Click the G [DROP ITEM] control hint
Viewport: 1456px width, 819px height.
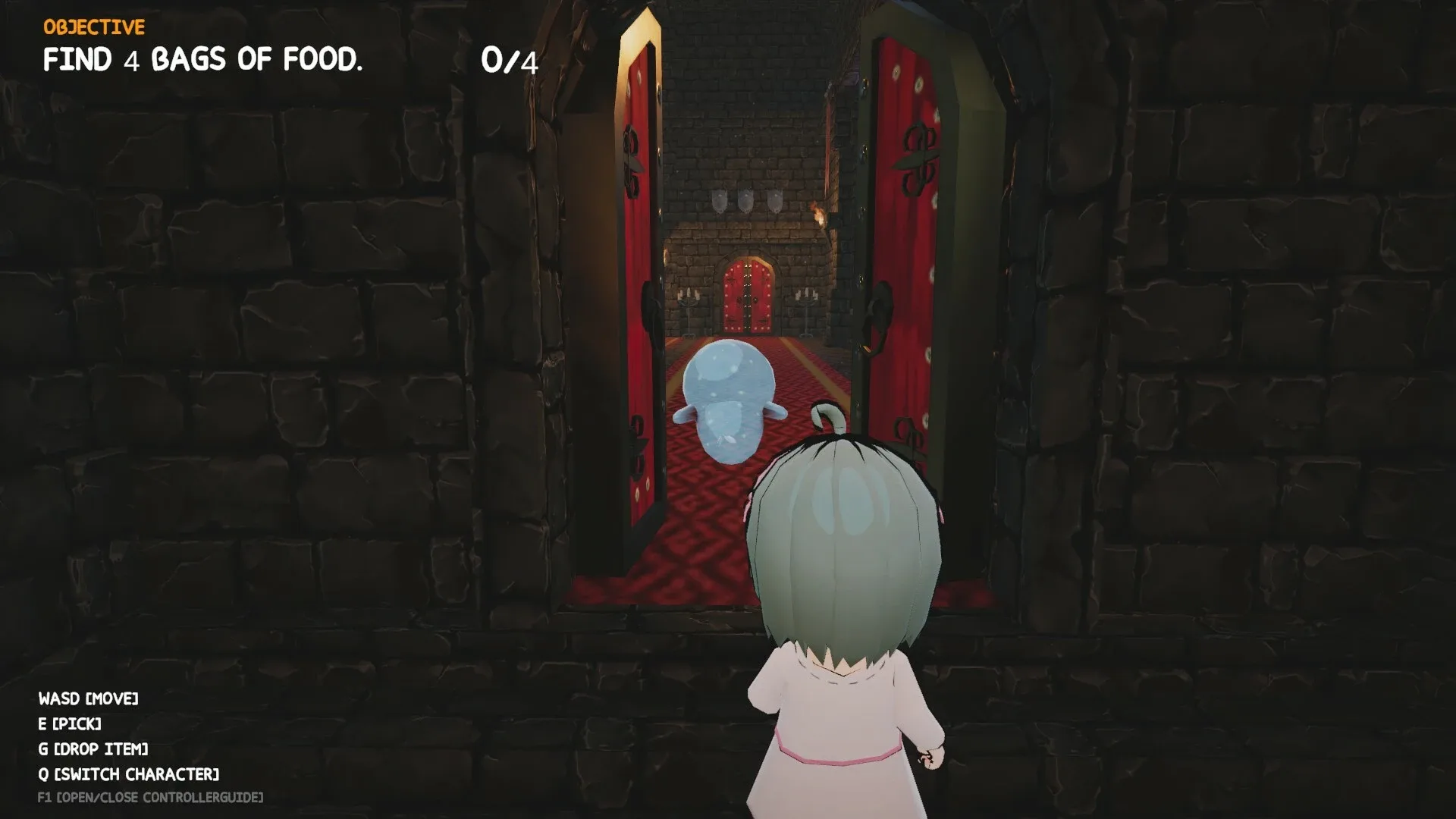click(93, 748)
